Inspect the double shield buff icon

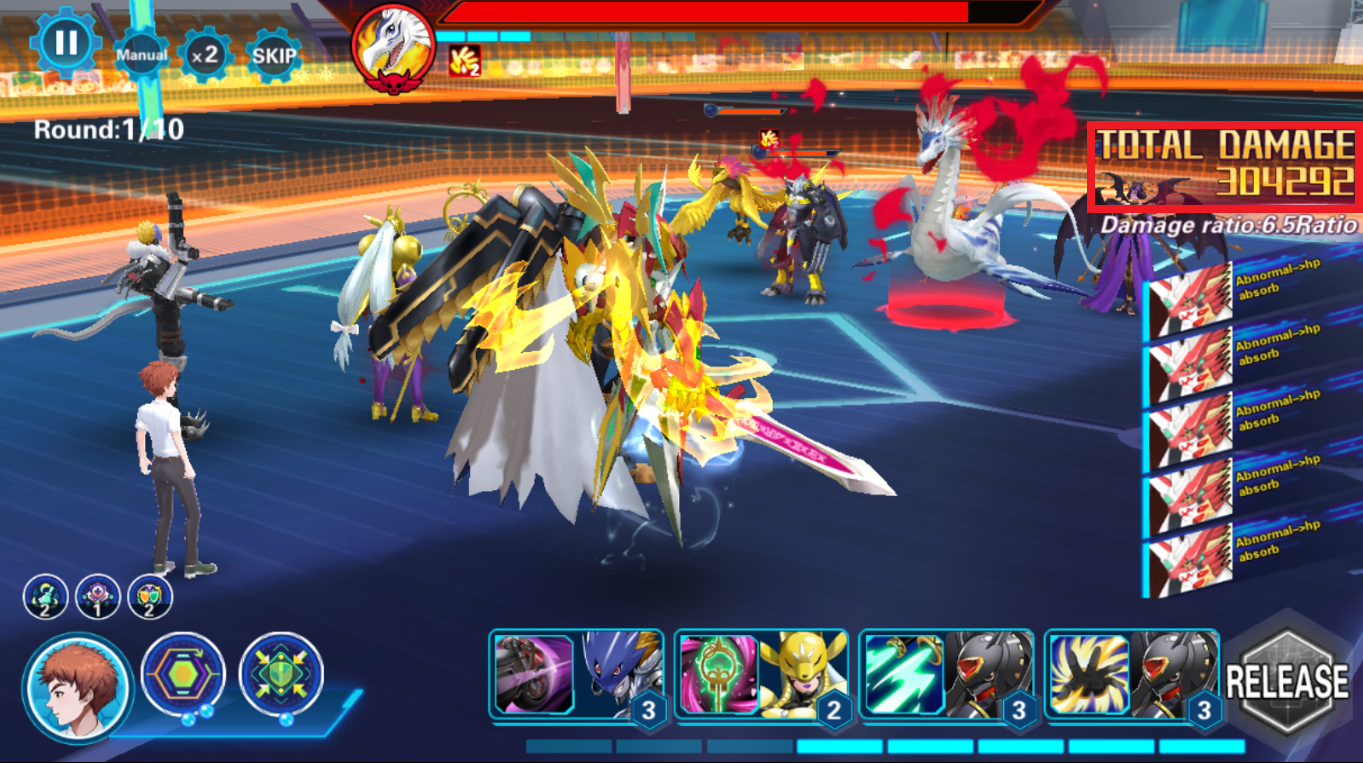pos(150,597)
